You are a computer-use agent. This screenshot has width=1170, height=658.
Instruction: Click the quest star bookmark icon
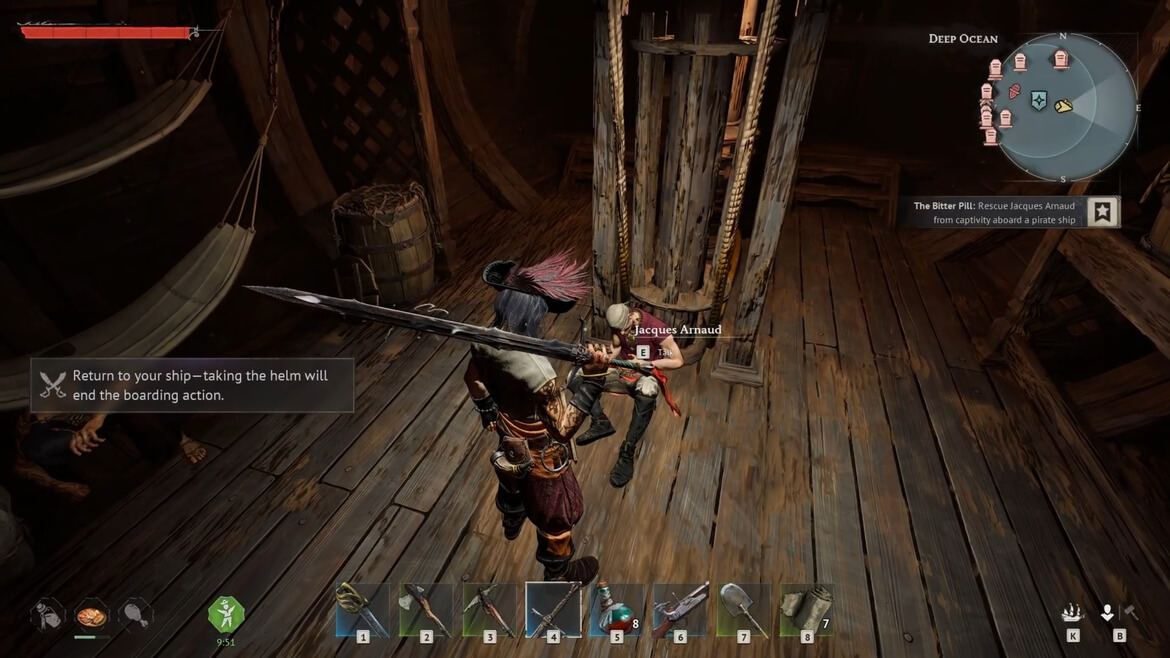tap(1102, 212)
